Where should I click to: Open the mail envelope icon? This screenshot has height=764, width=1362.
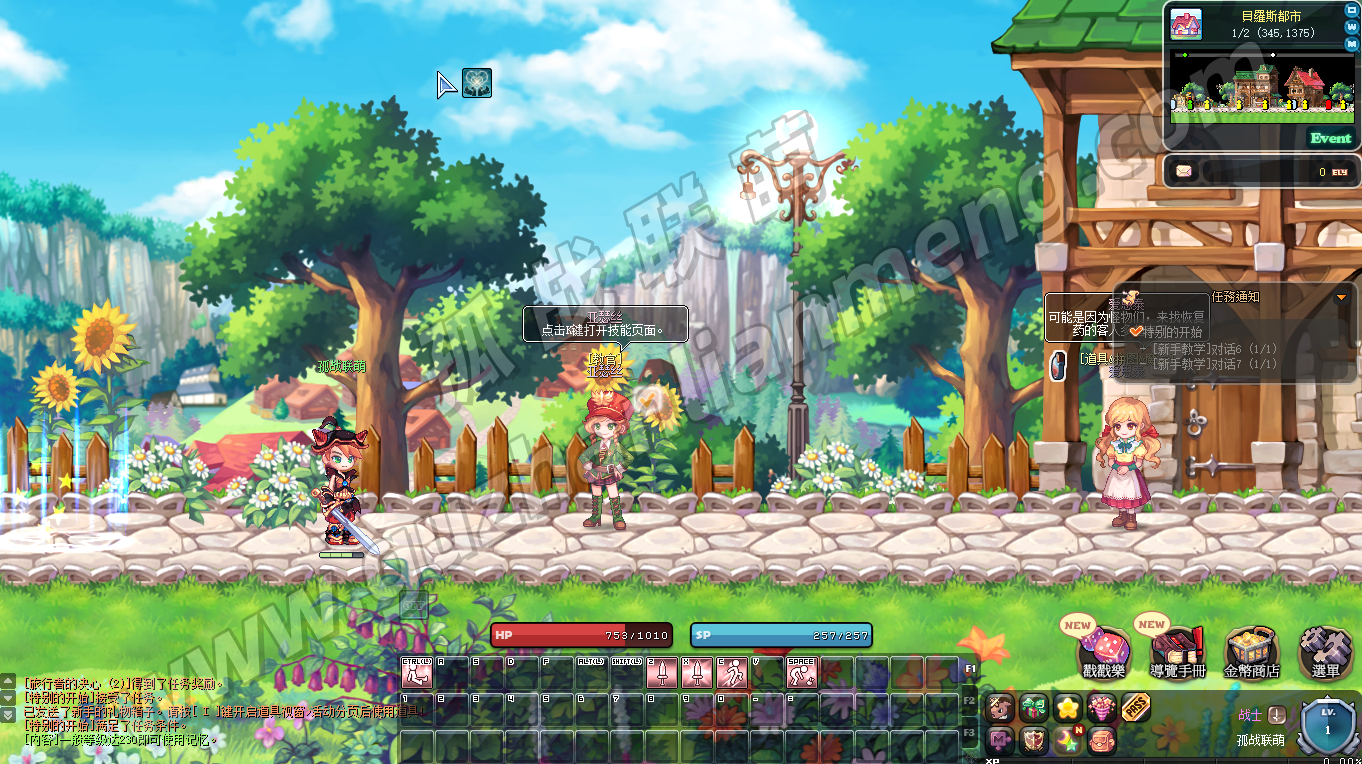pos(1184,171)
